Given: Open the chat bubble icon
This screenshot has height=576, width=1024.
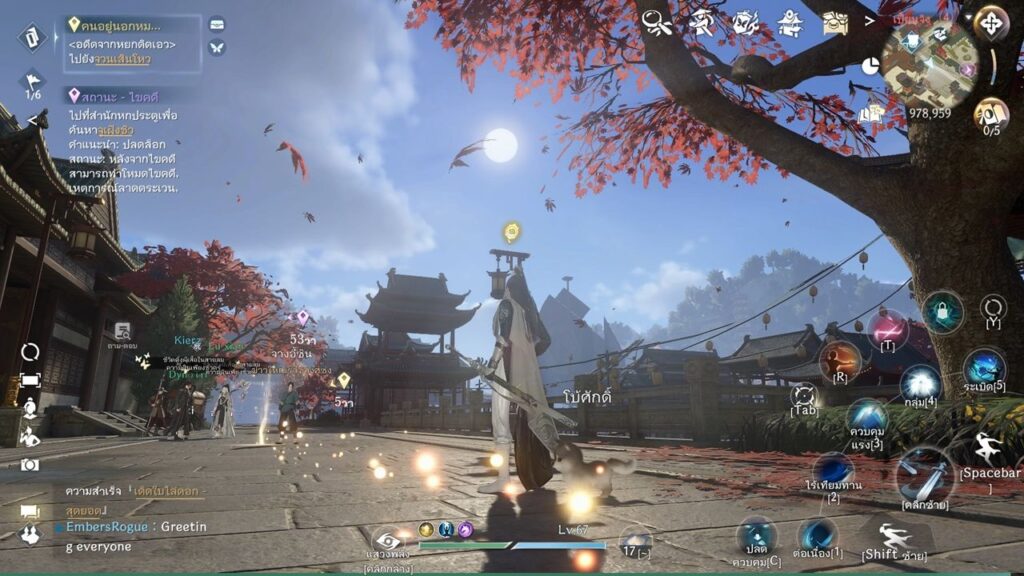Looking at the screenshot, I should pyautogui.click(x=30, y=511).
